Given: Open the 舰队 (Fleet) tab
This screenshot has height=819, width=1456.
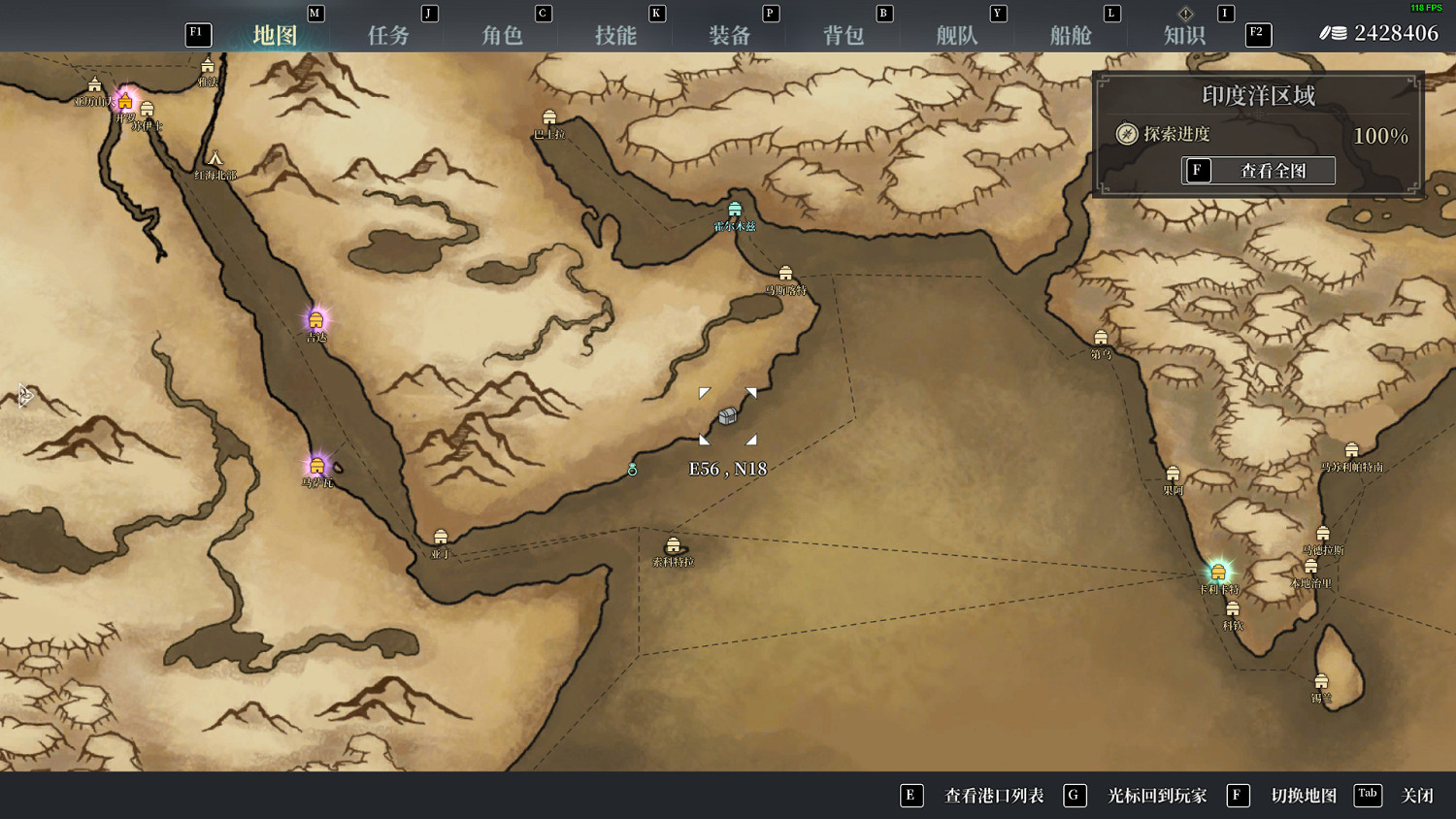Looking at the screenshot, I should pyautogui.click(x=957, y=34).
